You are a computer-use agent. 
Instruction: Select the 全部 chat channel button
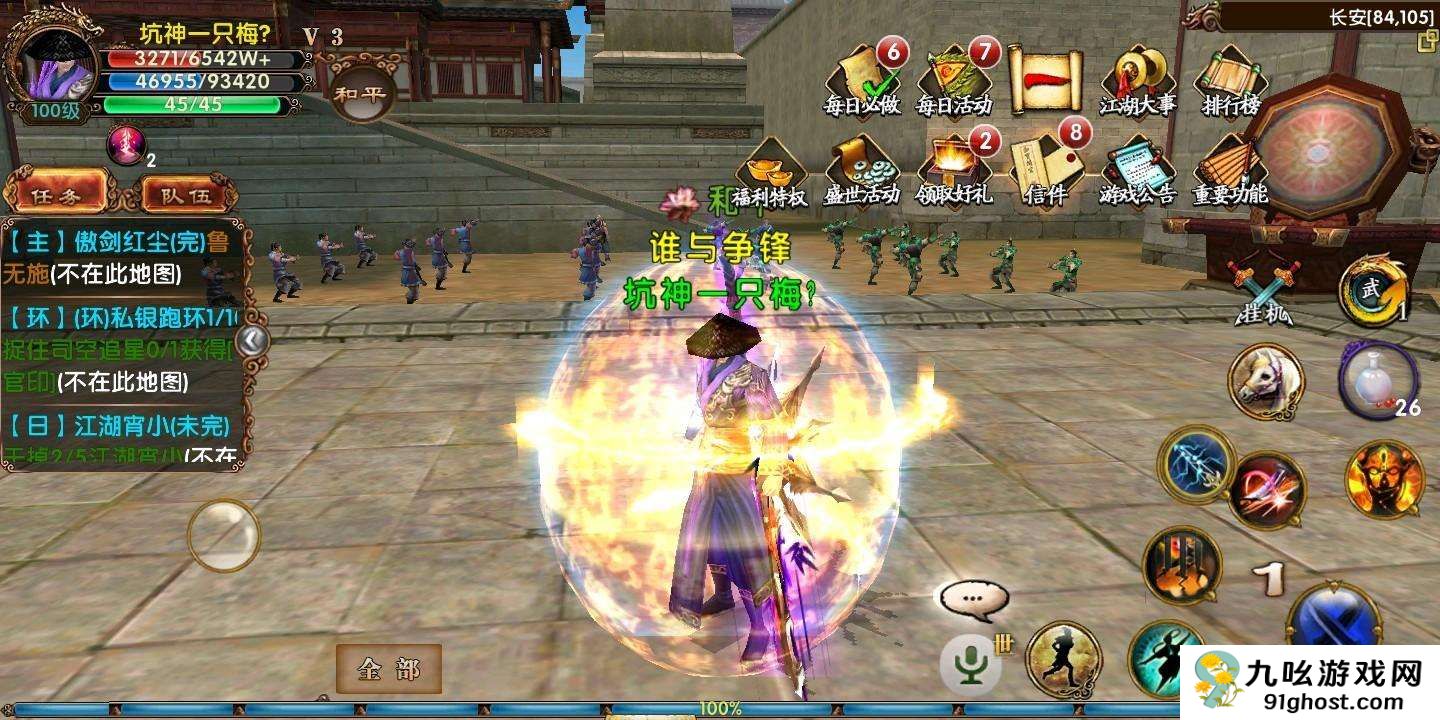point(388,669)
